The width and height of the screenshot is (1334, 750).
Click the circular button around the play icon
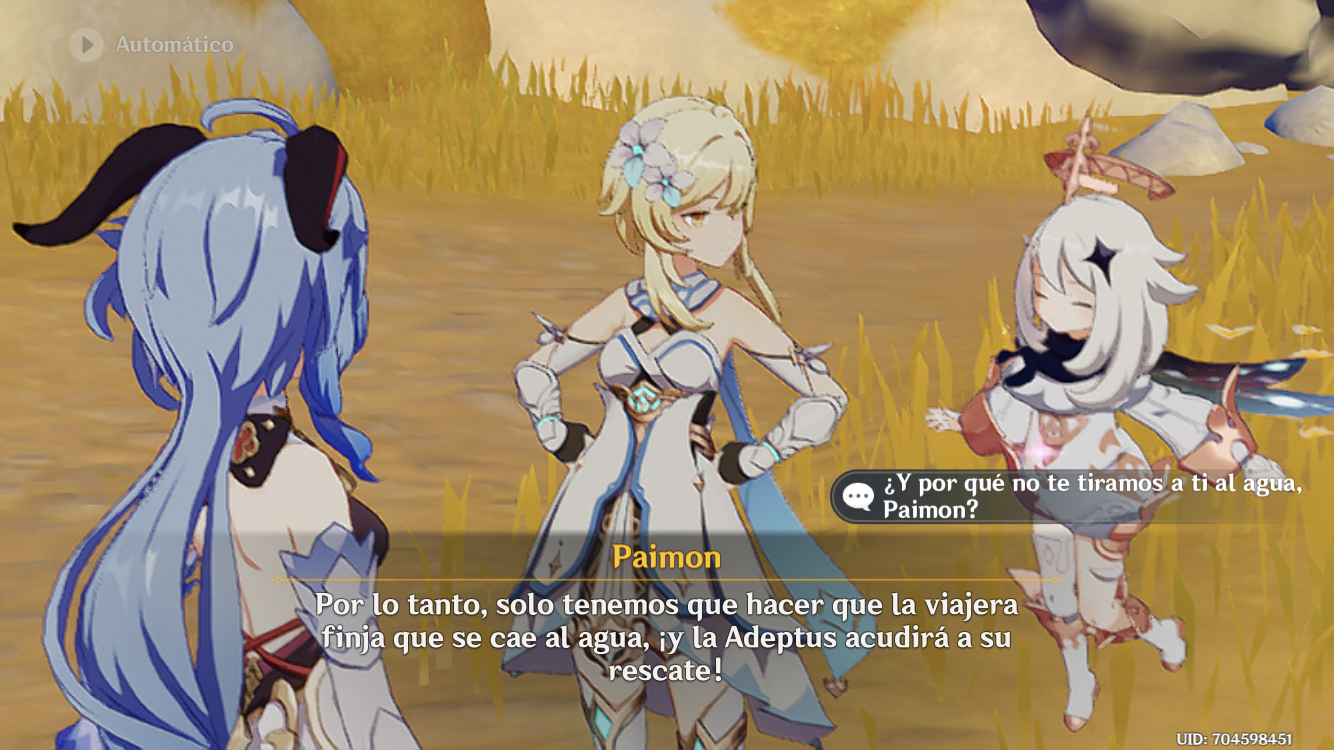point(84,44)
